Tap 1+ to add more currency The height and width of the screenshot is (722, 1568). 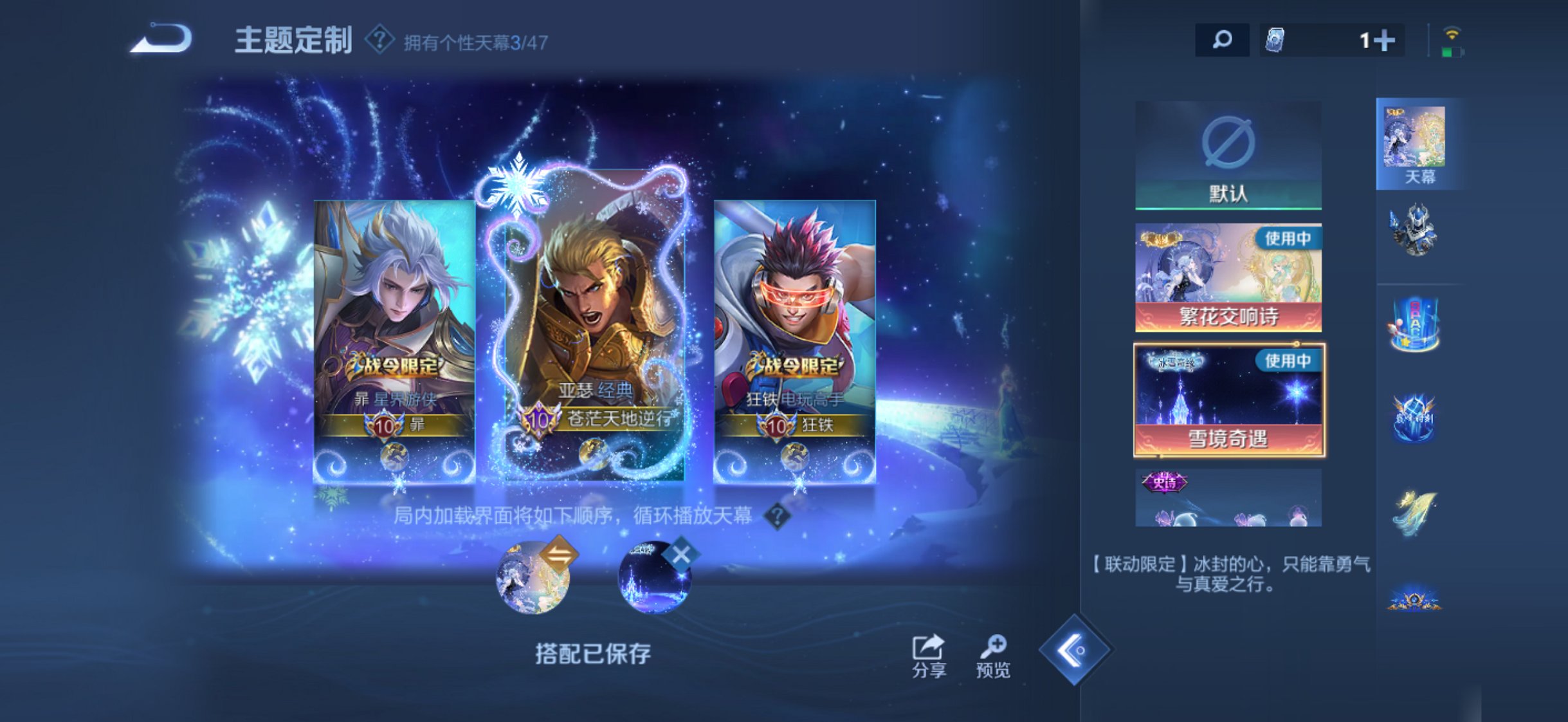pyautogui.click(x=1378, y=40)
